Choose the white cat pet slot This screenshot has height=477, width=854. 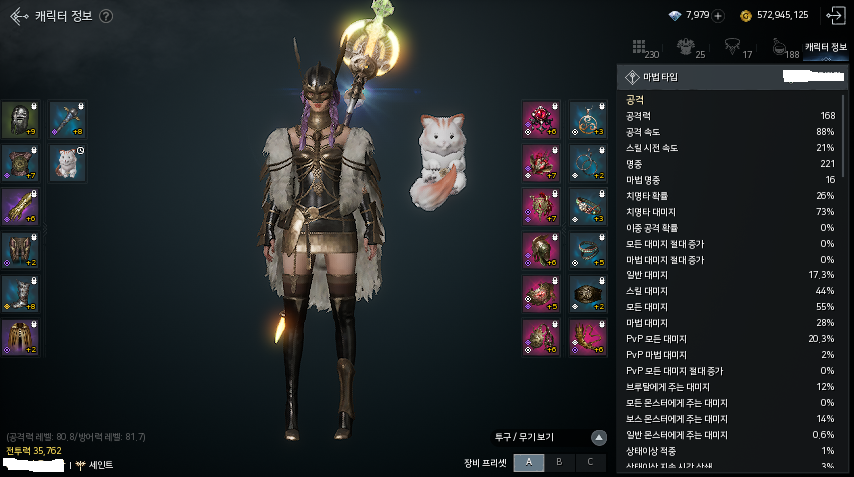click(x=67, y=163)
